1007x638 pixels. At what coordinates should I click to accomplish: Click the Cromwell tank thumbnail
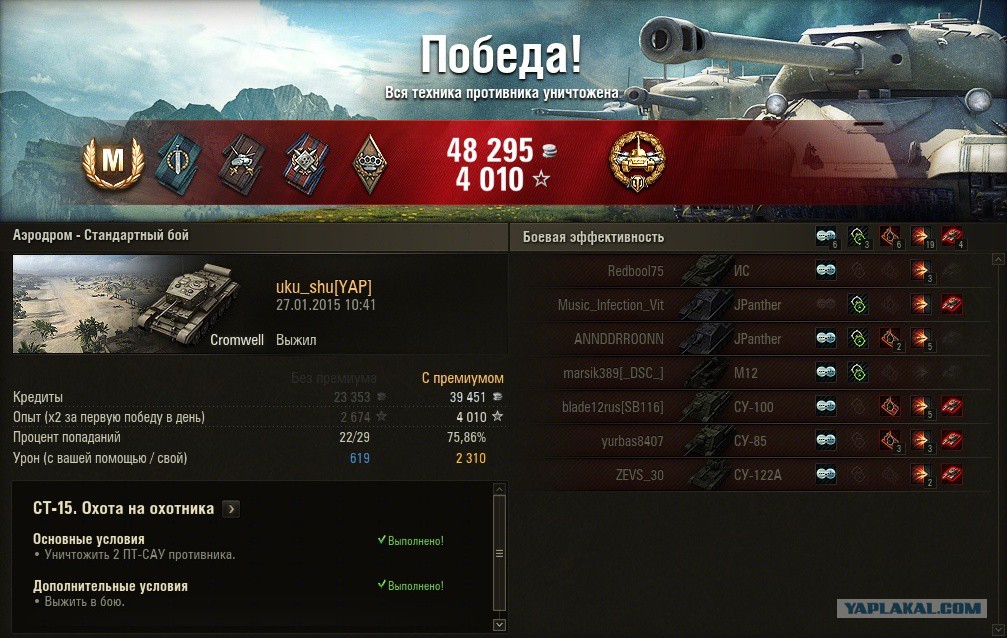(140, 303)
